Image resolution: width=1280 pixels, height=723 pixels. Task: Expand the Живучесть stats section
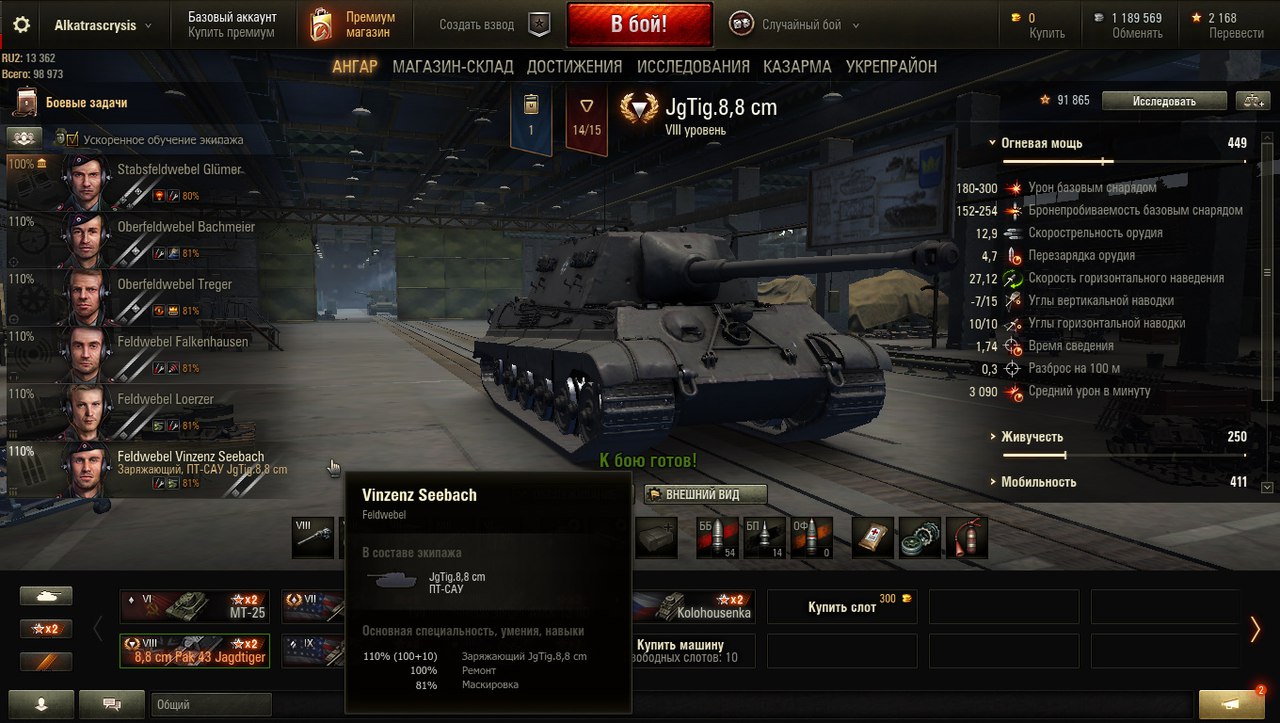pyautogui.click(x=1032, y=437)
